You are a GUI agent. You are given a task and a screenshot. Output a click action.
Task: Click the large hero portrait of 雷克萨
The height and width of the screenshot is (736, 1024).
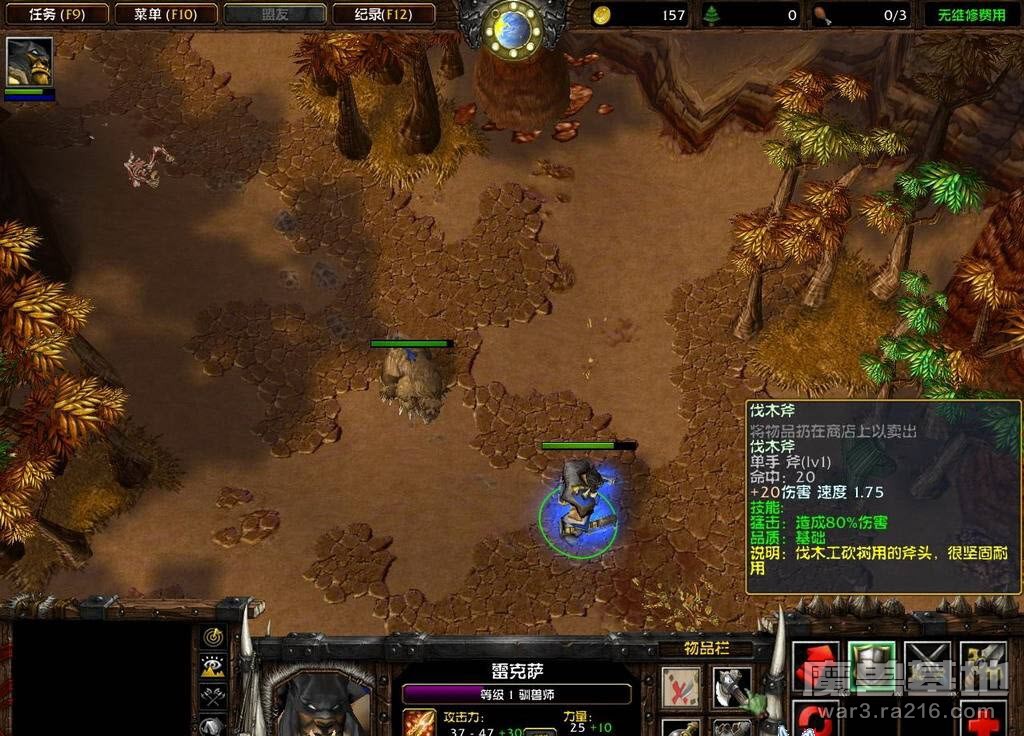pyautogui.click(x=320, y=700)
